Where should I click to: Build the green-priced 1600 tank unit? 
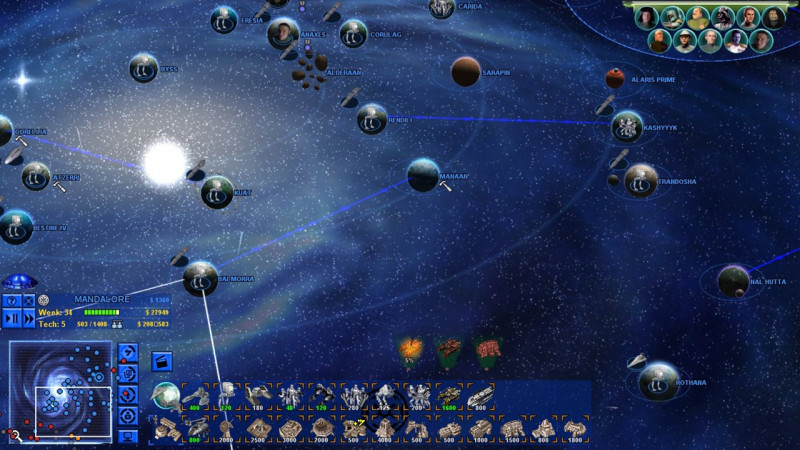450,397
